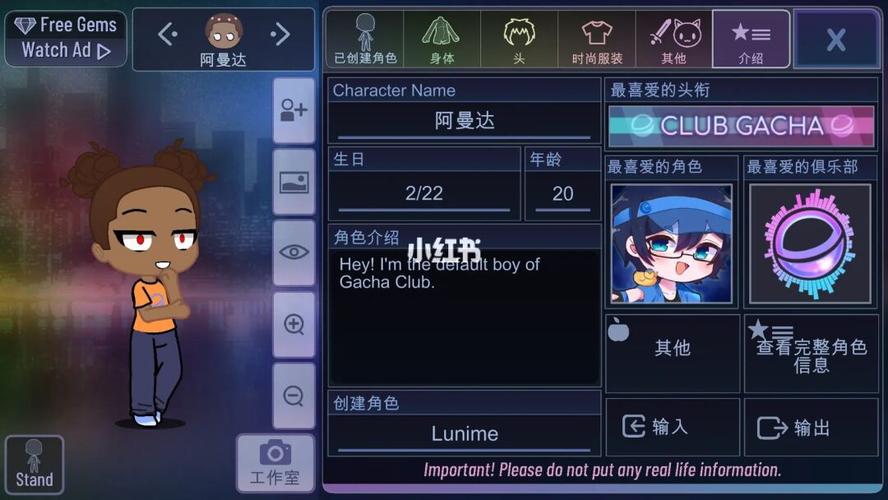Screen dimensions: 888x500
Task: Open 查看完整角色信息 full character info
Action: click(x=810, y=354)
